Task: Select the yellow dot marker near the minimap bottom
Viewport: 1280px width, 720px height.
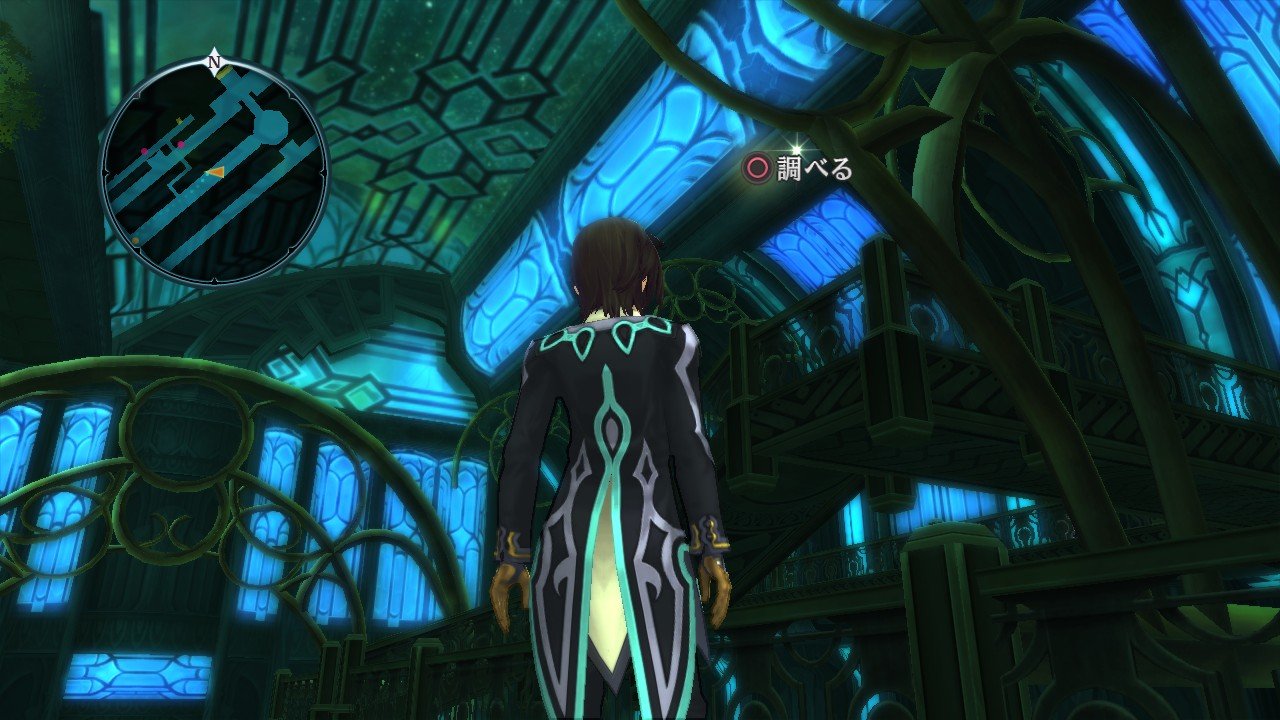Action: 137,240
